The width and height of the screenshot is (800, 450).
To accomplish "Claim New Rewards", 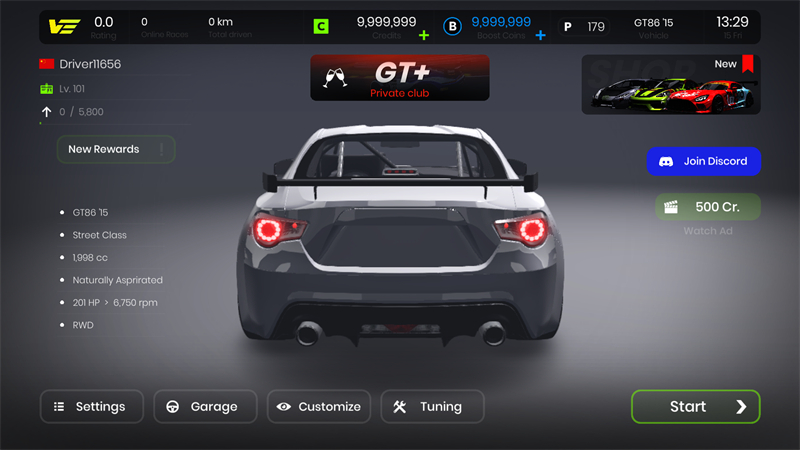I will click(x=116, y=150).
